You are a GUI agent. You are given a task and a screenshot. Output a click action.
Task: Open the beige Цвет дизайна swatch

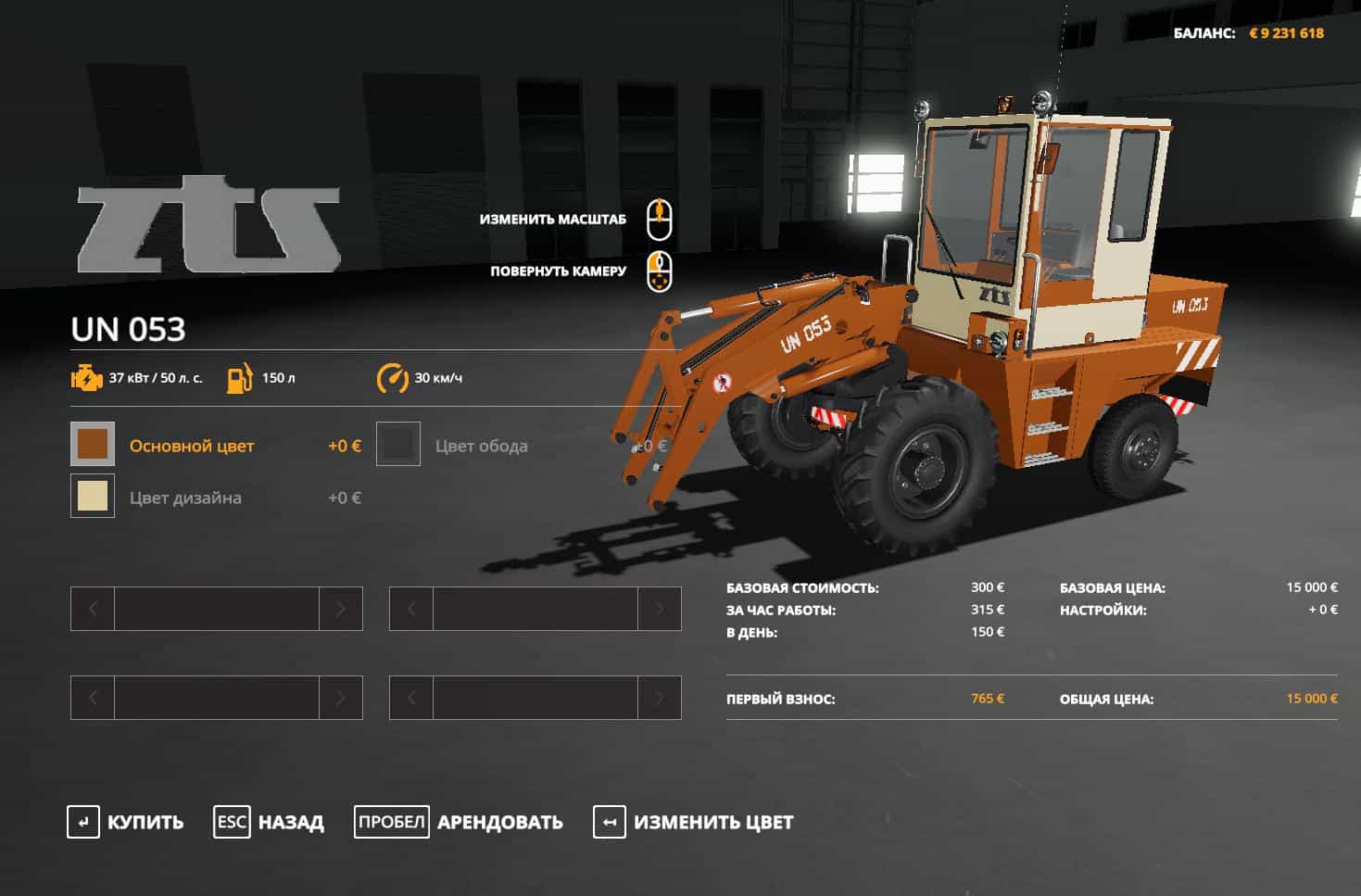93,496
